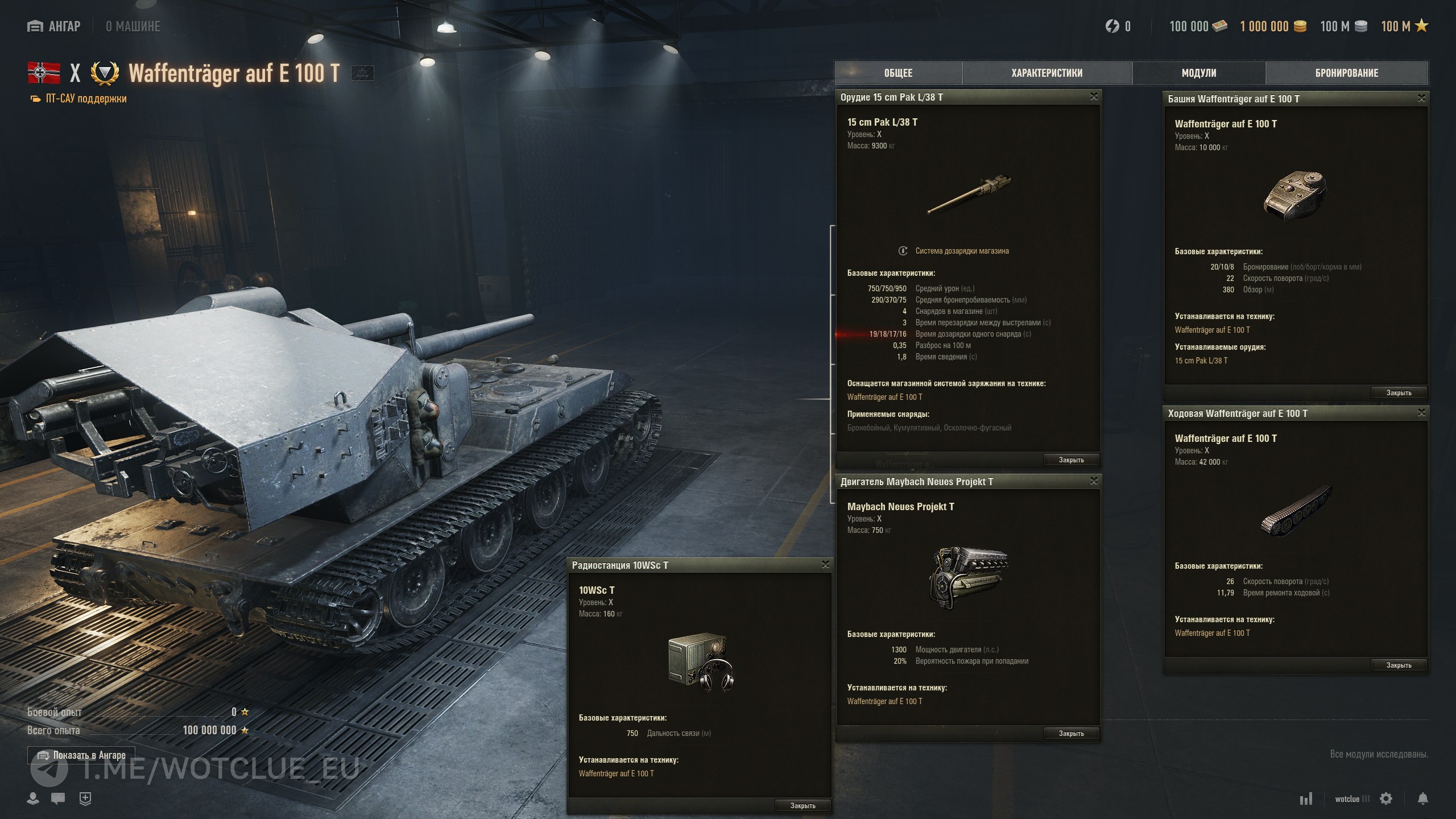The height and width of the screenshot is (819, 1456).
Task: Select the Модули tab
Action: (x=1198, y=73)
